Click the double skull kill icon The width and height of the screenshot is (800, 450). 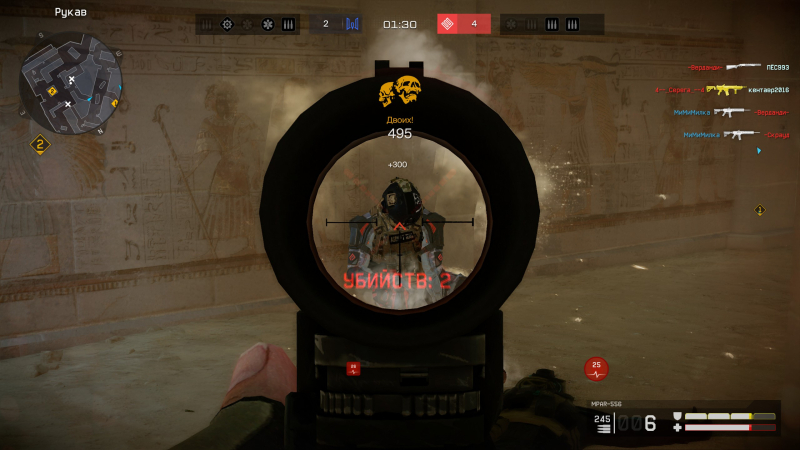tap(399, 93)
